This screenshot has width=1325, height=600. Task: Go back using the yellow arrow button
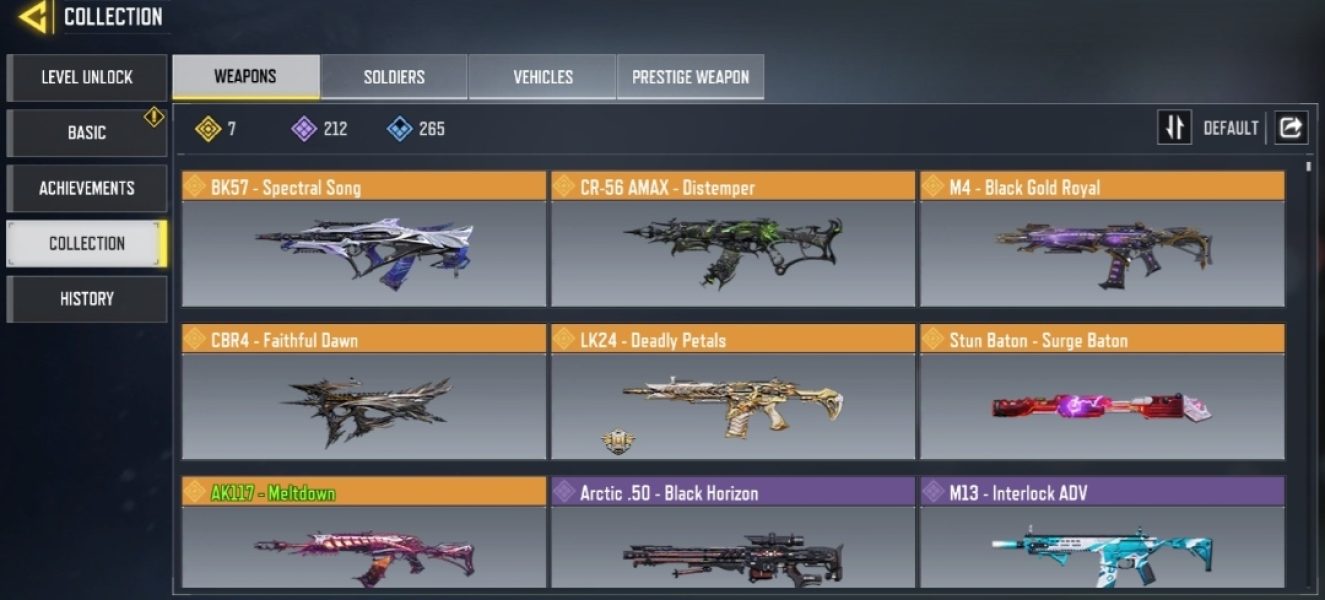tap(34, 17)
